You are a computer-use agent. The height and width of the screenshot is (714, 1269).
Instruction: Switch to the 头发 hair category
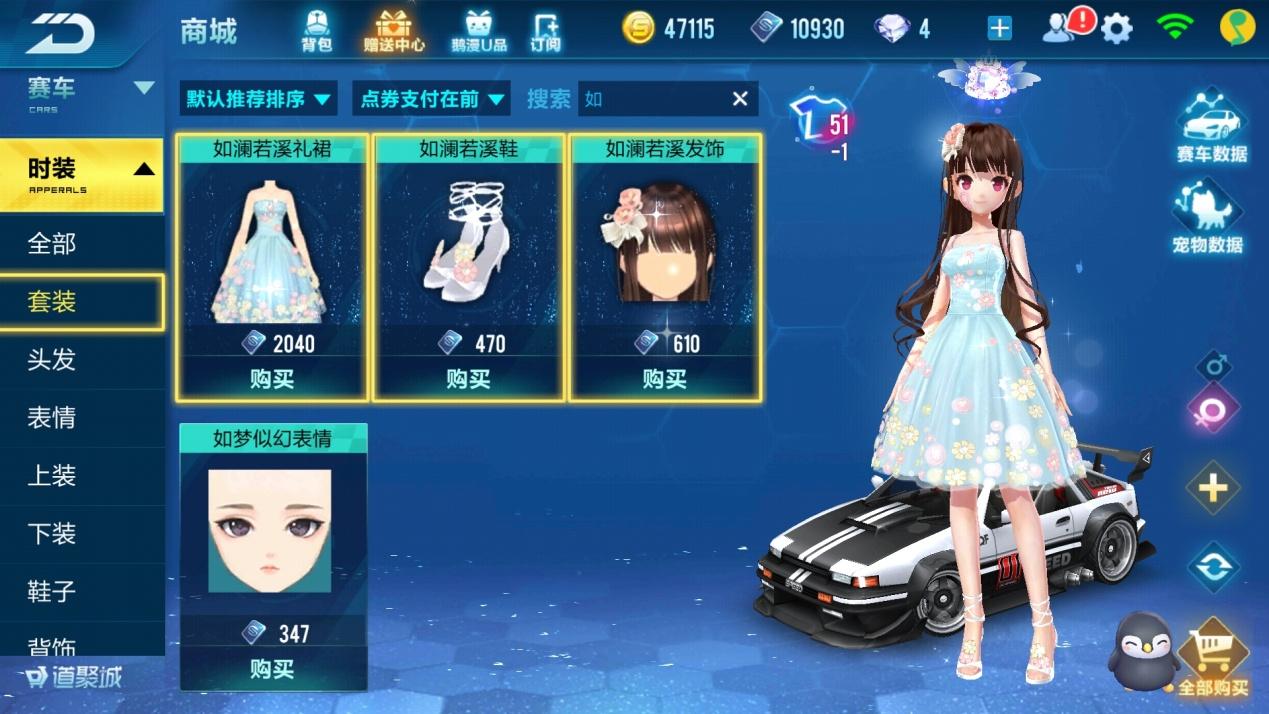(x=52, y=359)
